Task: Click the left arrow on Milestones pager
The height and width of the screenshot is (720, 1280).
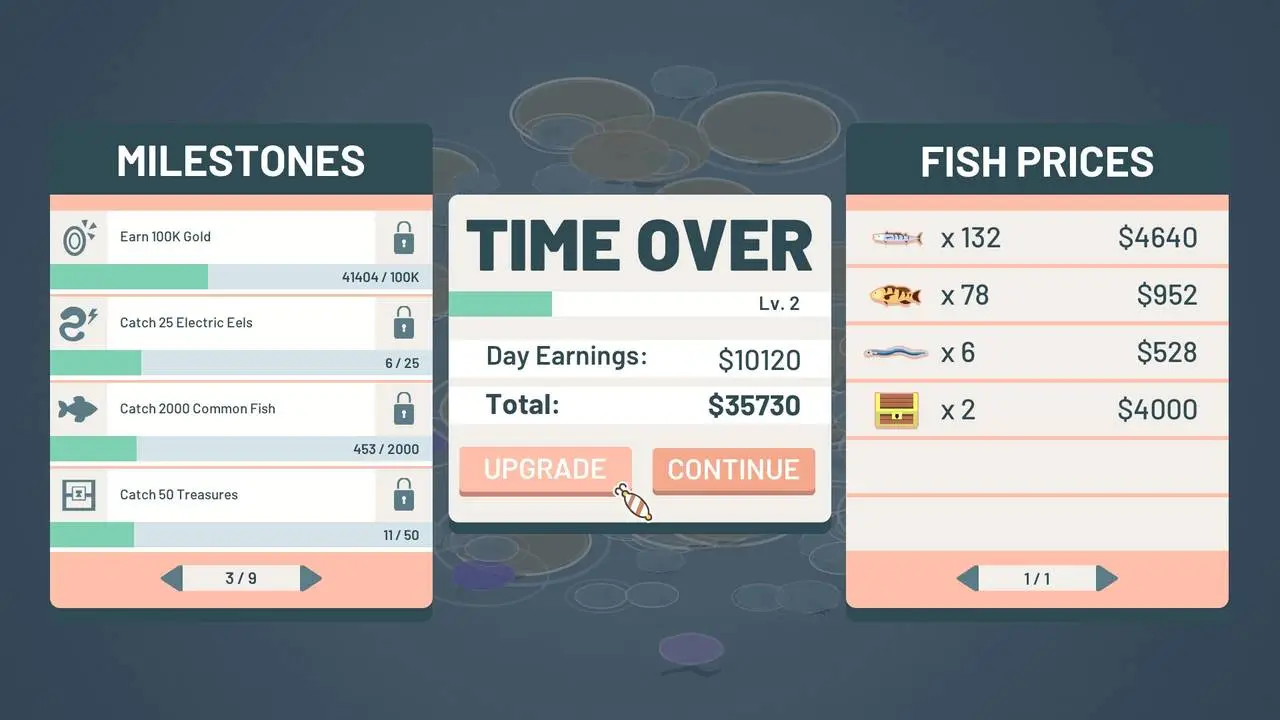Action: click(170, 578)
